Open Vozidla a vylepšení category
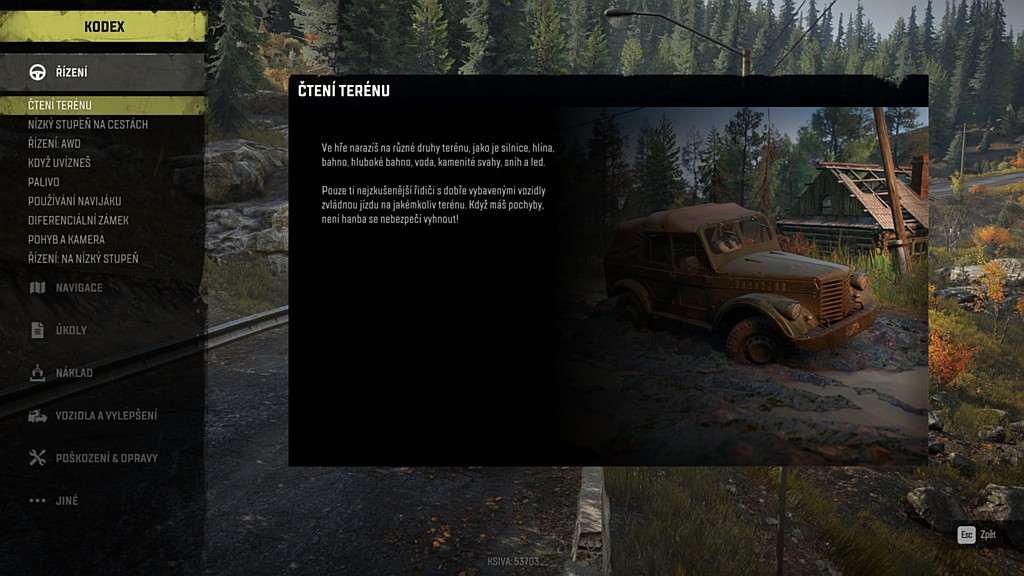The height and width of the screenshot is (576, 1024). click(105, 415)
